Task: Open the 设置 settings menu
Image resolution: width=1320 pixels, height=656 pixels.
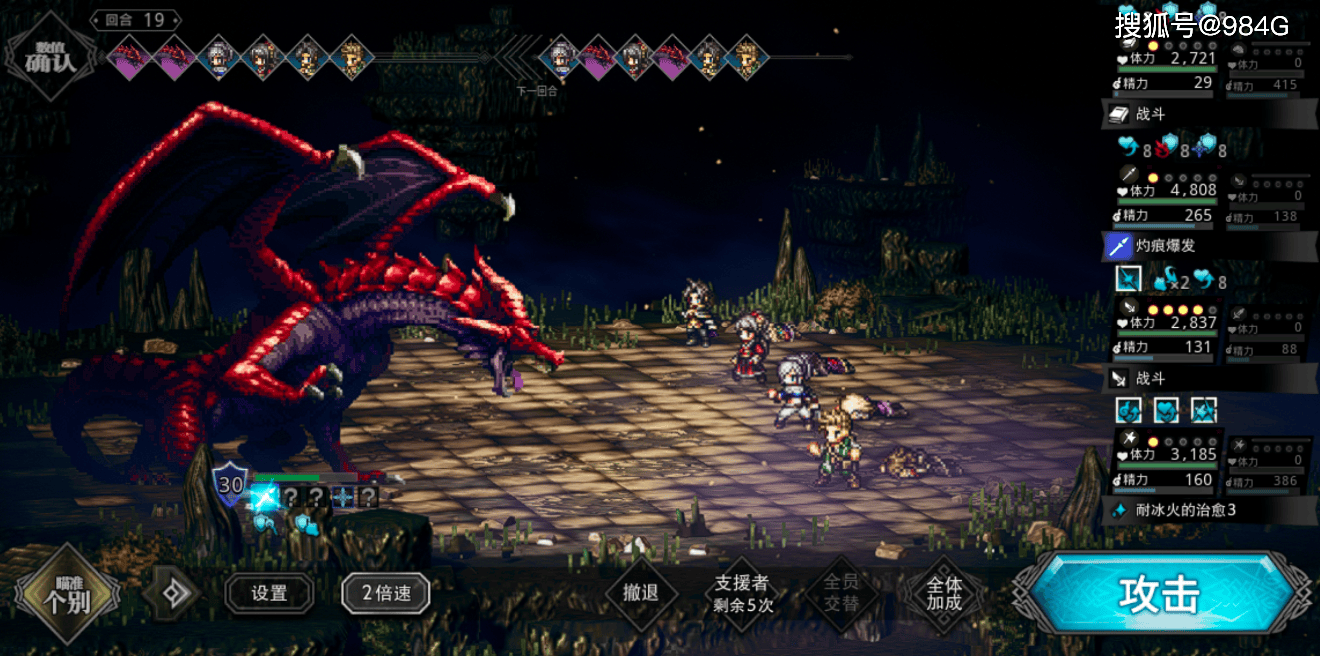Action: click(x=269, y=593)
